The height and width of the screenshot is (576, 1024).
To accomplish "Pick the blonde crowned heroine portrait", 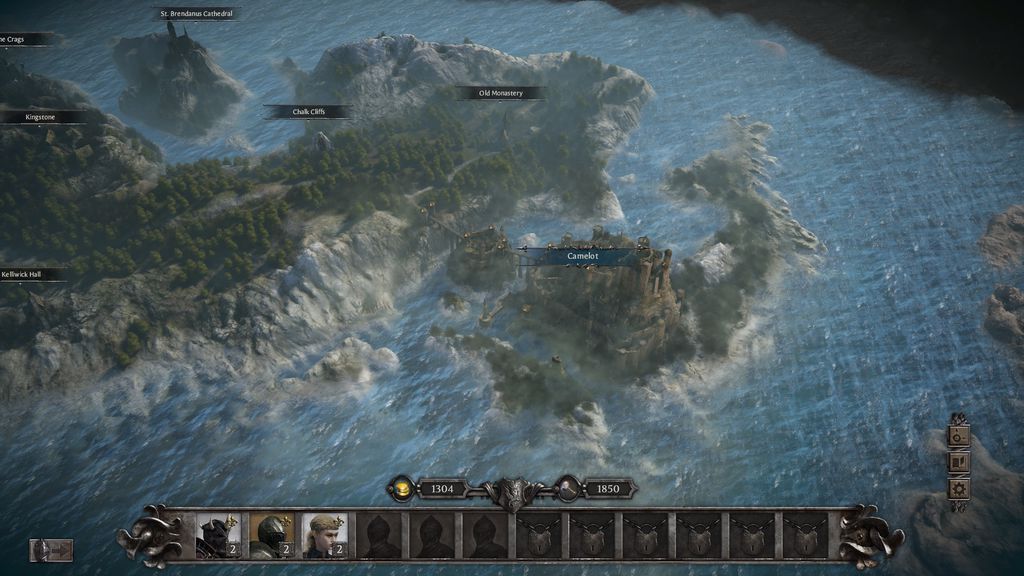I will [x=325, y=536].
